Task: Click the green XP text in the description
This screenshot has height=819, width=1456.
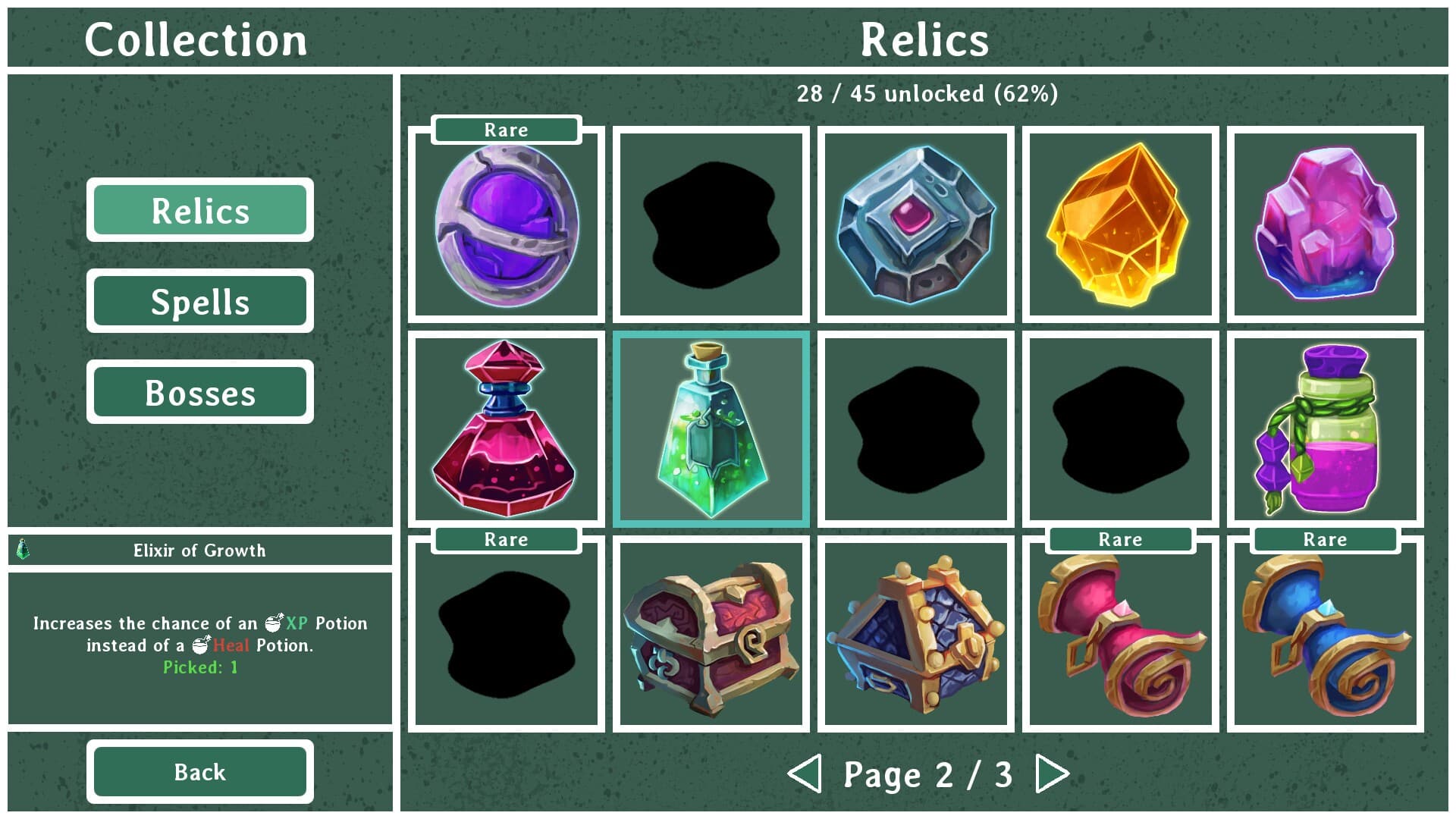Action: [x=295, y=623]
